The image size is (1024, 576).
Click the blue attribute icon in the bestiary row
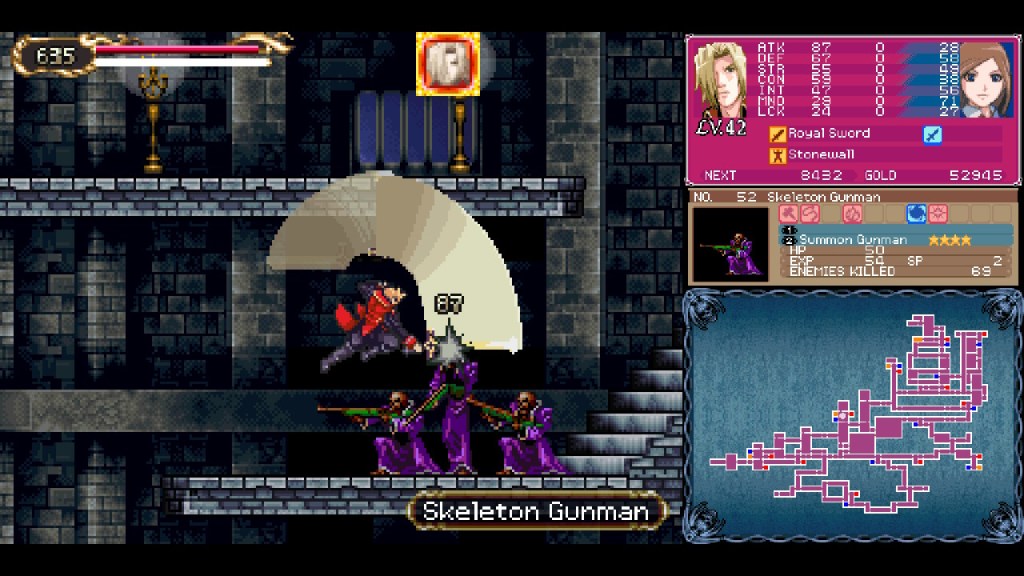click(x=915, y=214)
